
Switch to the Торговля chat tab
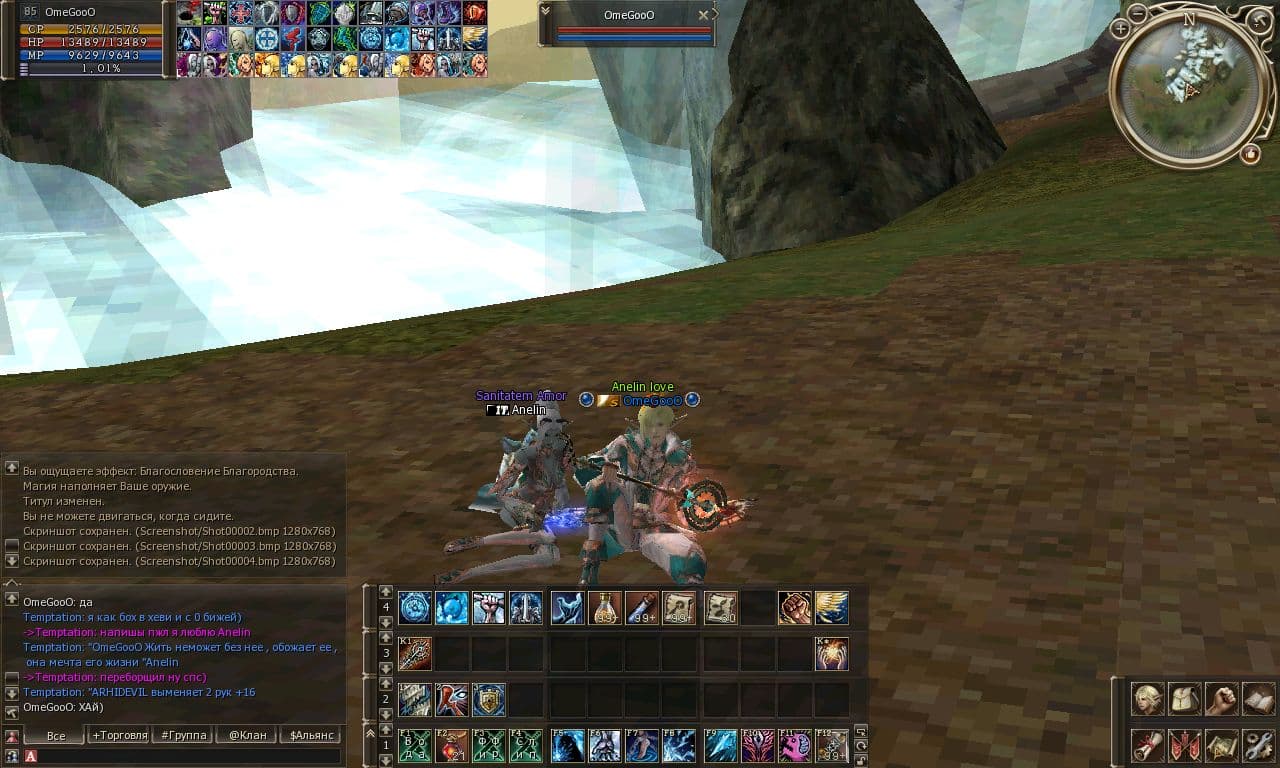pos(118,735)
